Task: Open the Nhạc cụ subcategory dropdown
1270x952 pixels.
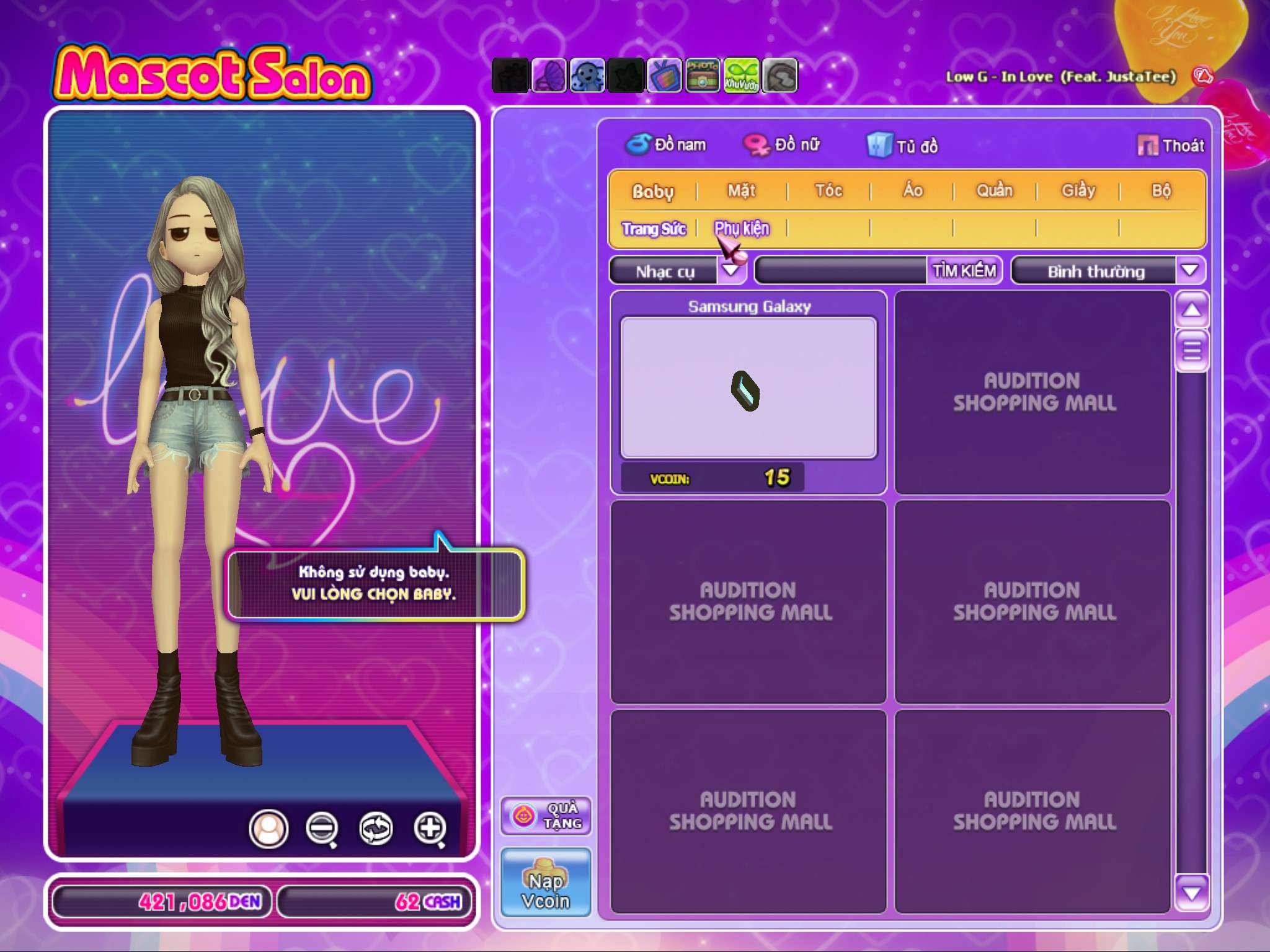Action: click(731, 271)
